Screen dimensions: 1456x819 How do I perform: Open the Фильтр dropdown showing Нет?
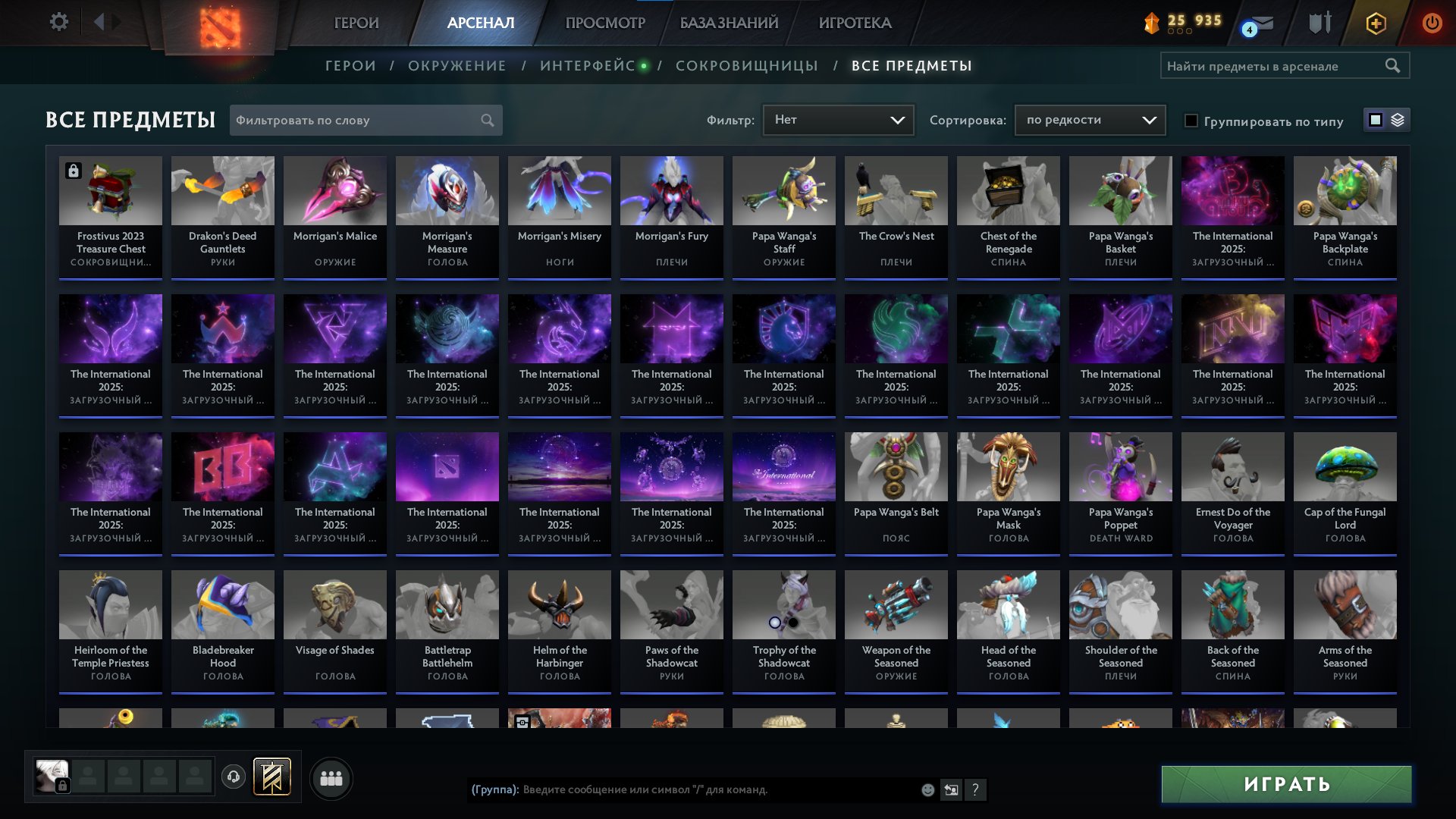tap(838, 120)
